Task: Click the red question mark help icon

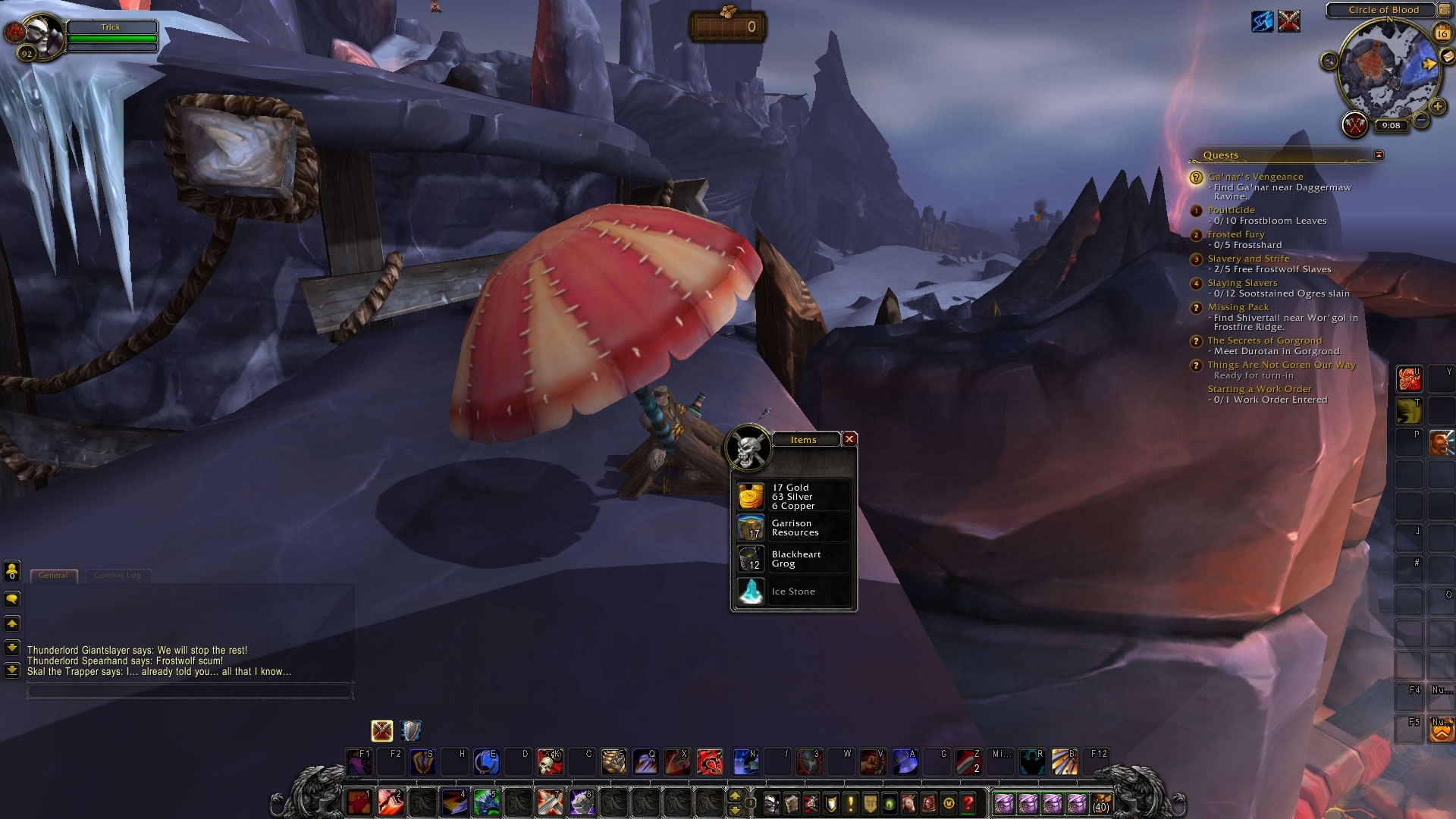Action: pyautogui.click(x=969, y=805)
